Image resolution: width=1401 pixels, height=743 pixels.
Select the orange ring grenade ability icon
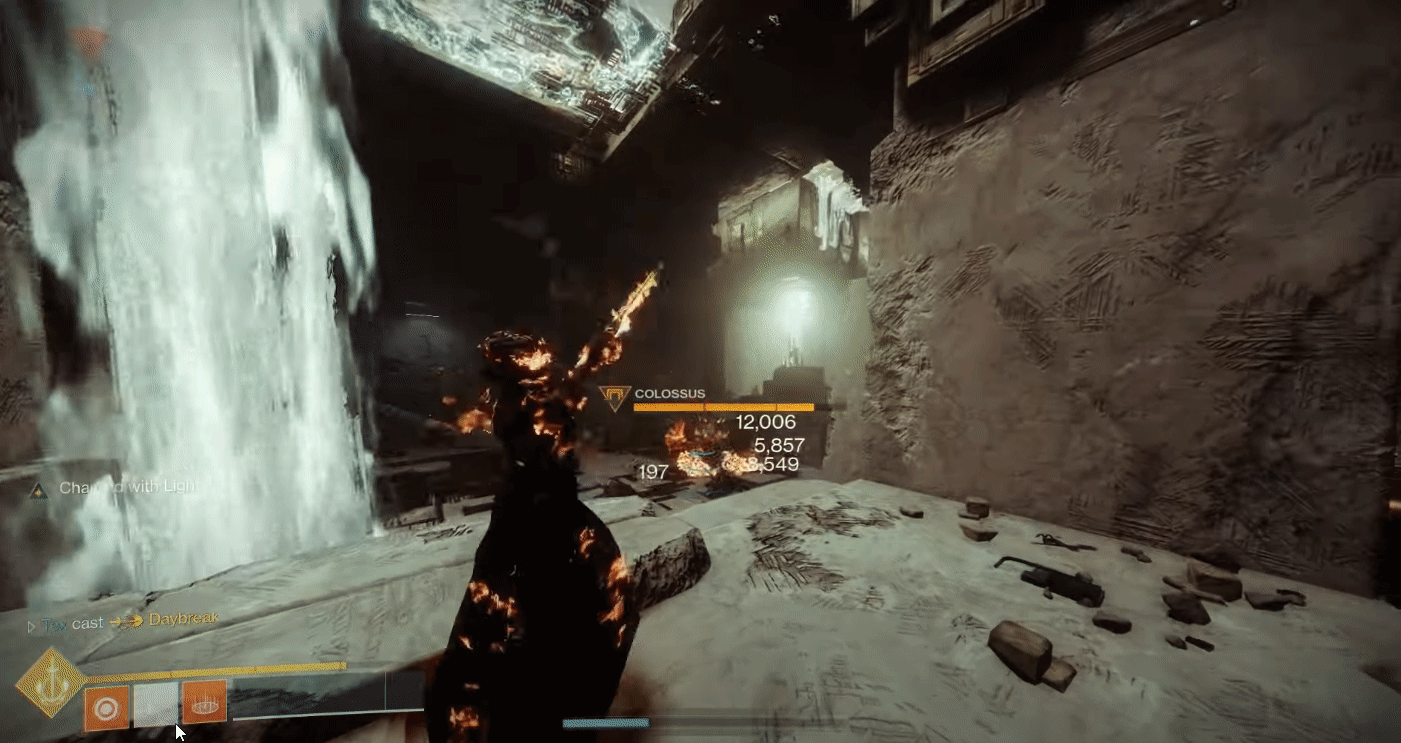point(106,707)
